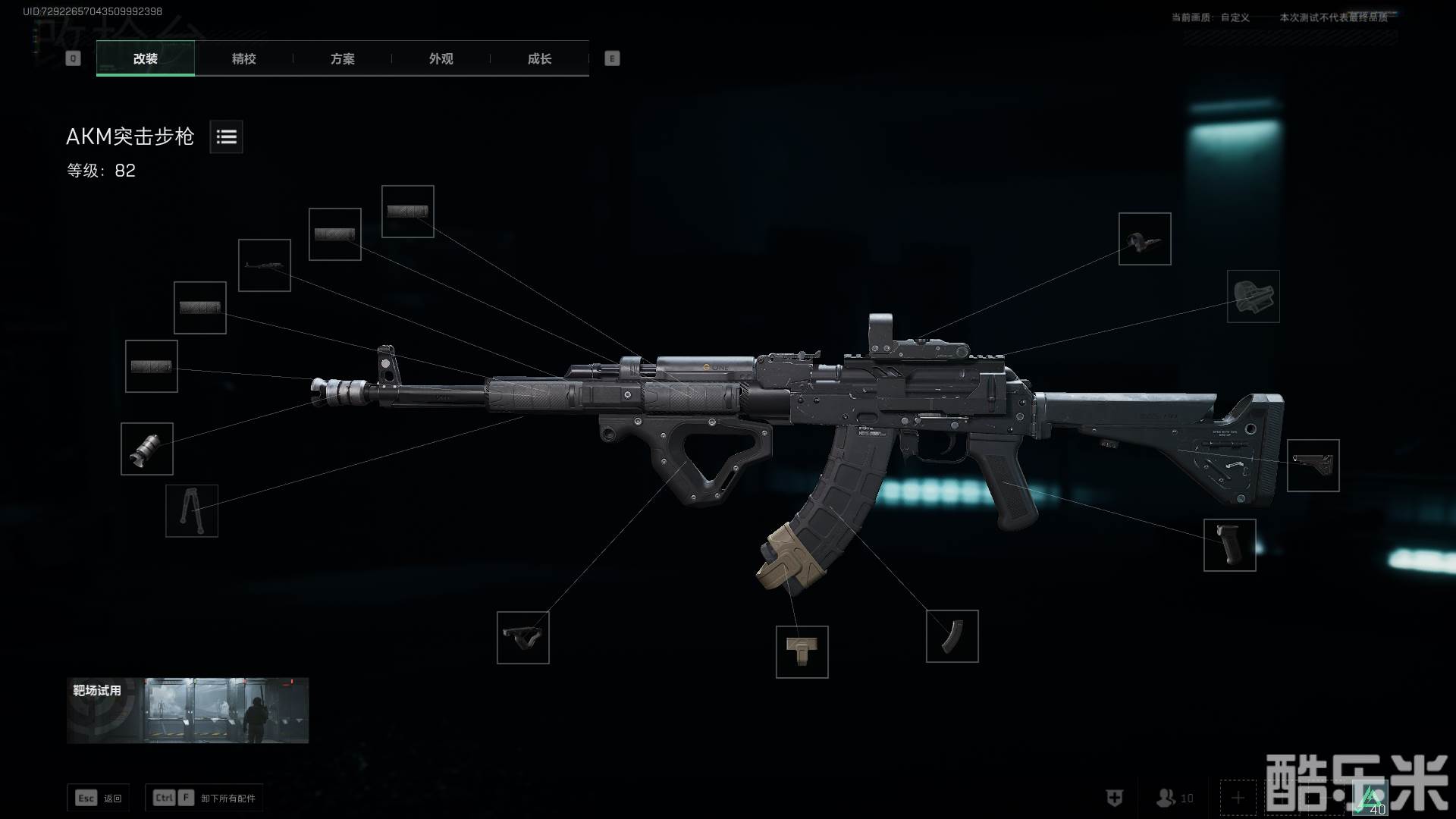
Task: Go to the 成长 tab
Action: (x=539, y=58)
